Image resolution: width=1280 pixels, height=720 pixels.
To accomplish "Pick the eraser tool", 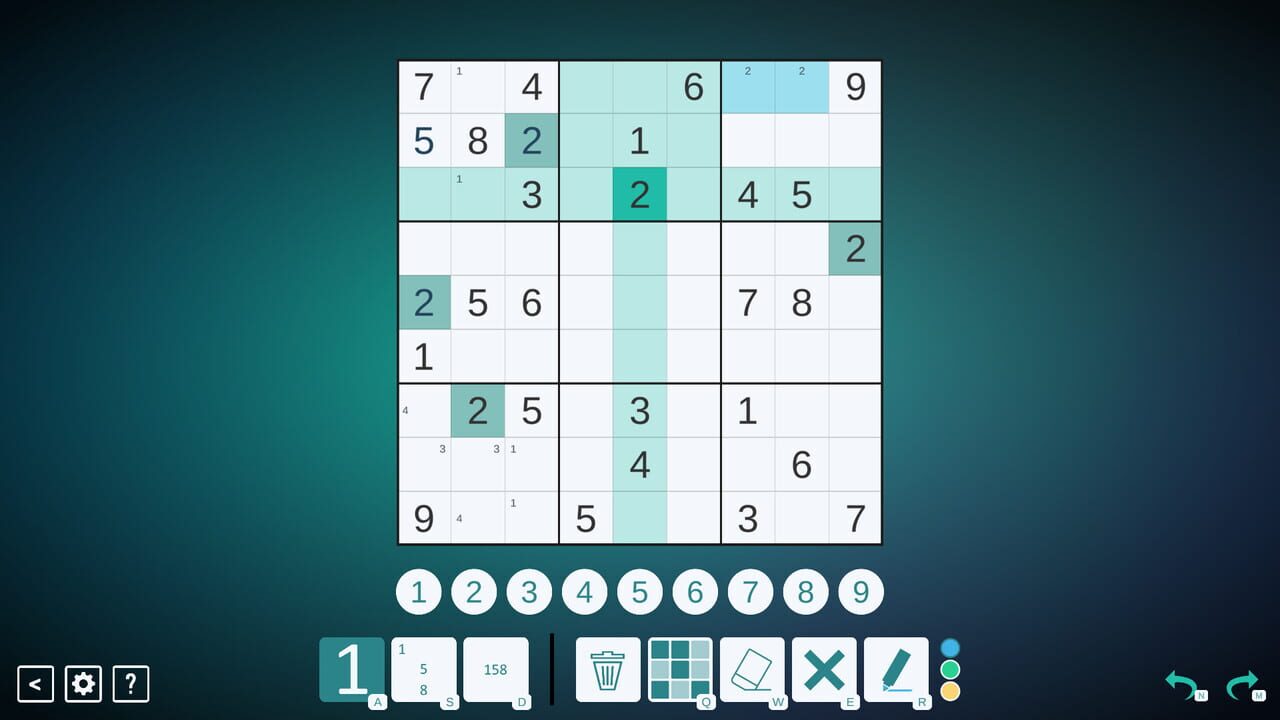I will (753, 670).
